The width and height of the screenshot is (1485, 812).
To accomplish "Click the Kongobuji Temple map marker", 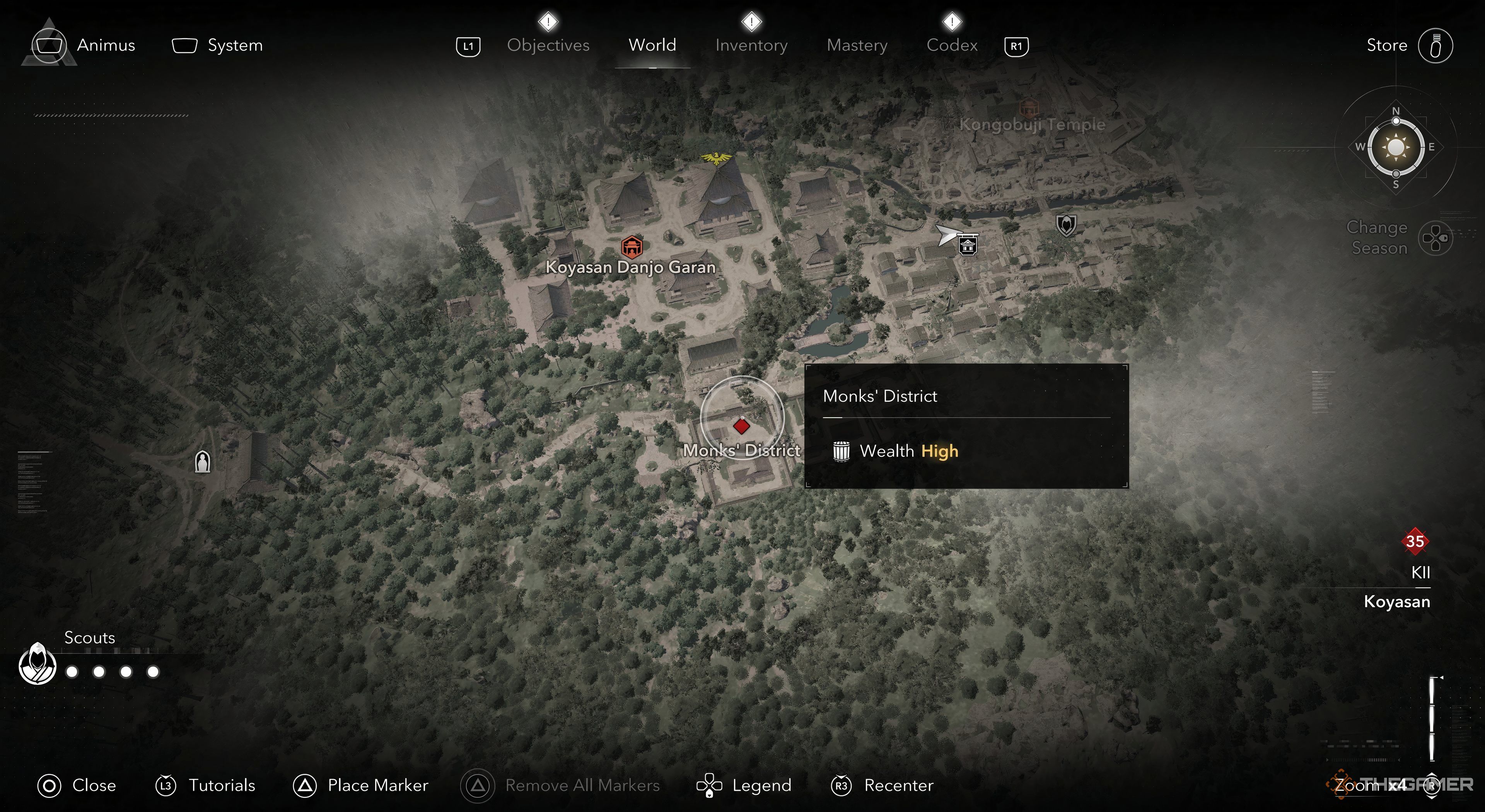I will pyautogui.click(x=1028, y=108).
